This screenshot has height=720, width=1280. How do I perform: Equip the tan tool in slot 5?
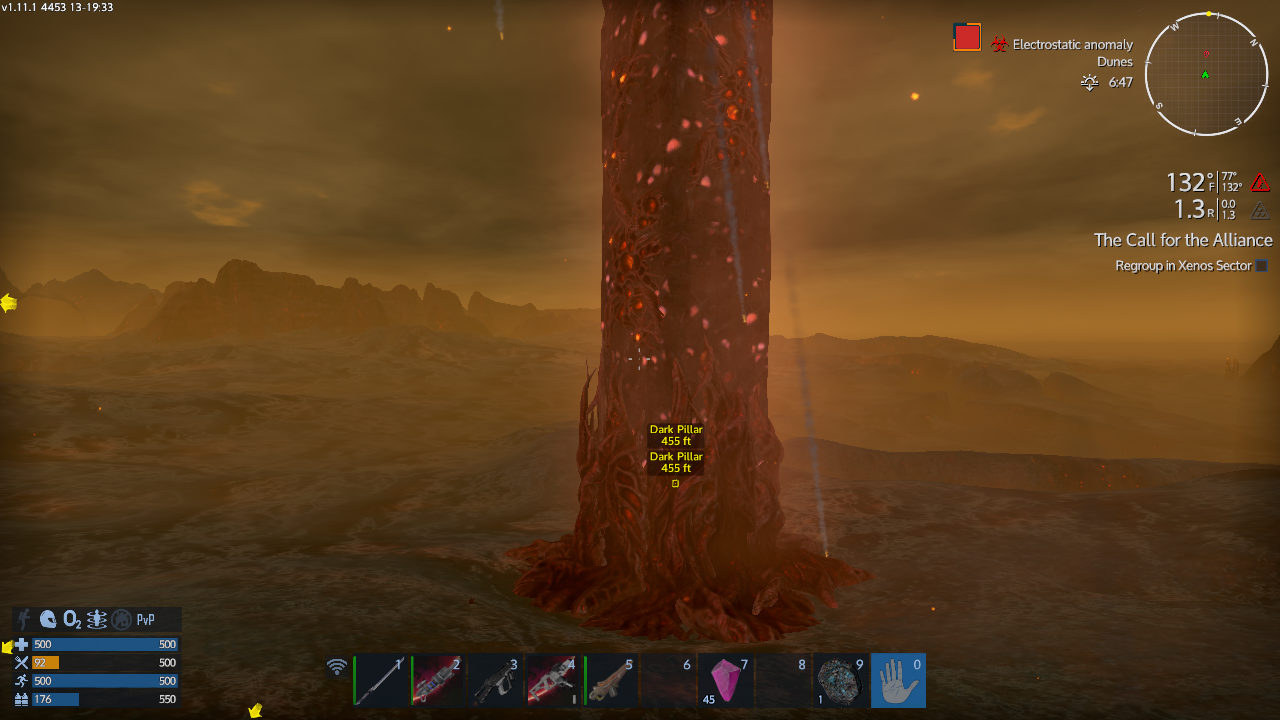click(x=611, y=680)
